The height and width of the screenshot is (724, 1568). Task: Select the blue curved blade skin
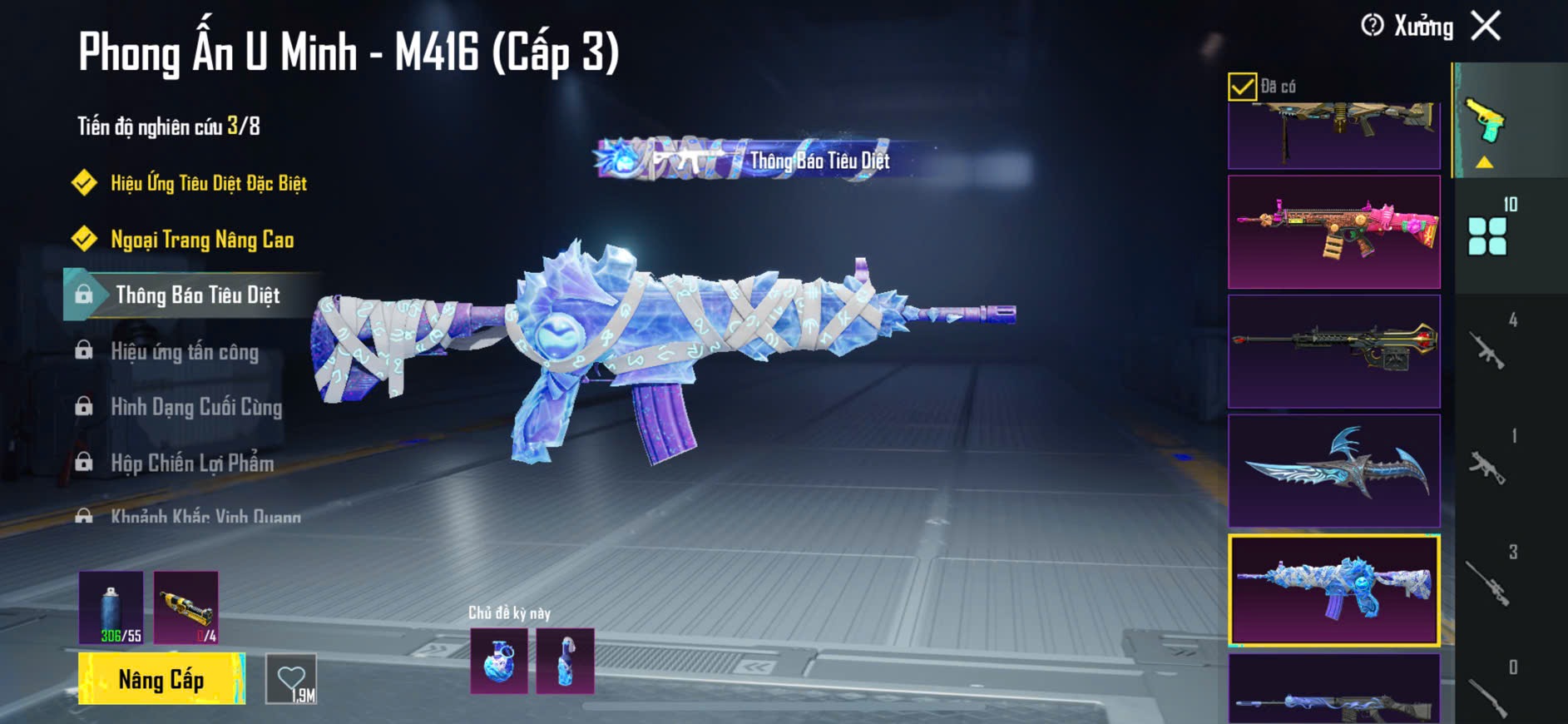coord(1333,471)
